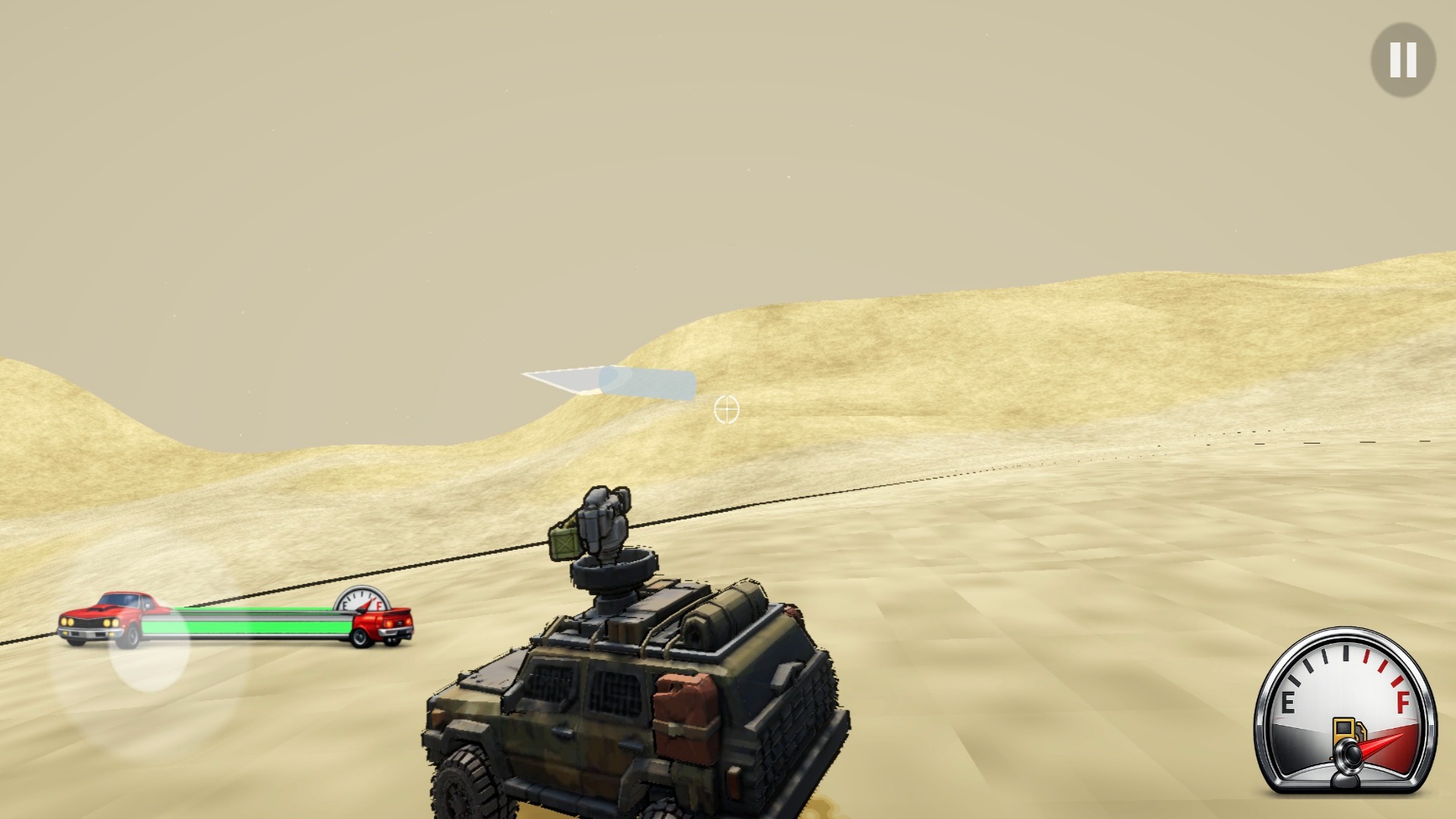
Task: Click the green jerry can on the turret
Action: click(565, 542)
